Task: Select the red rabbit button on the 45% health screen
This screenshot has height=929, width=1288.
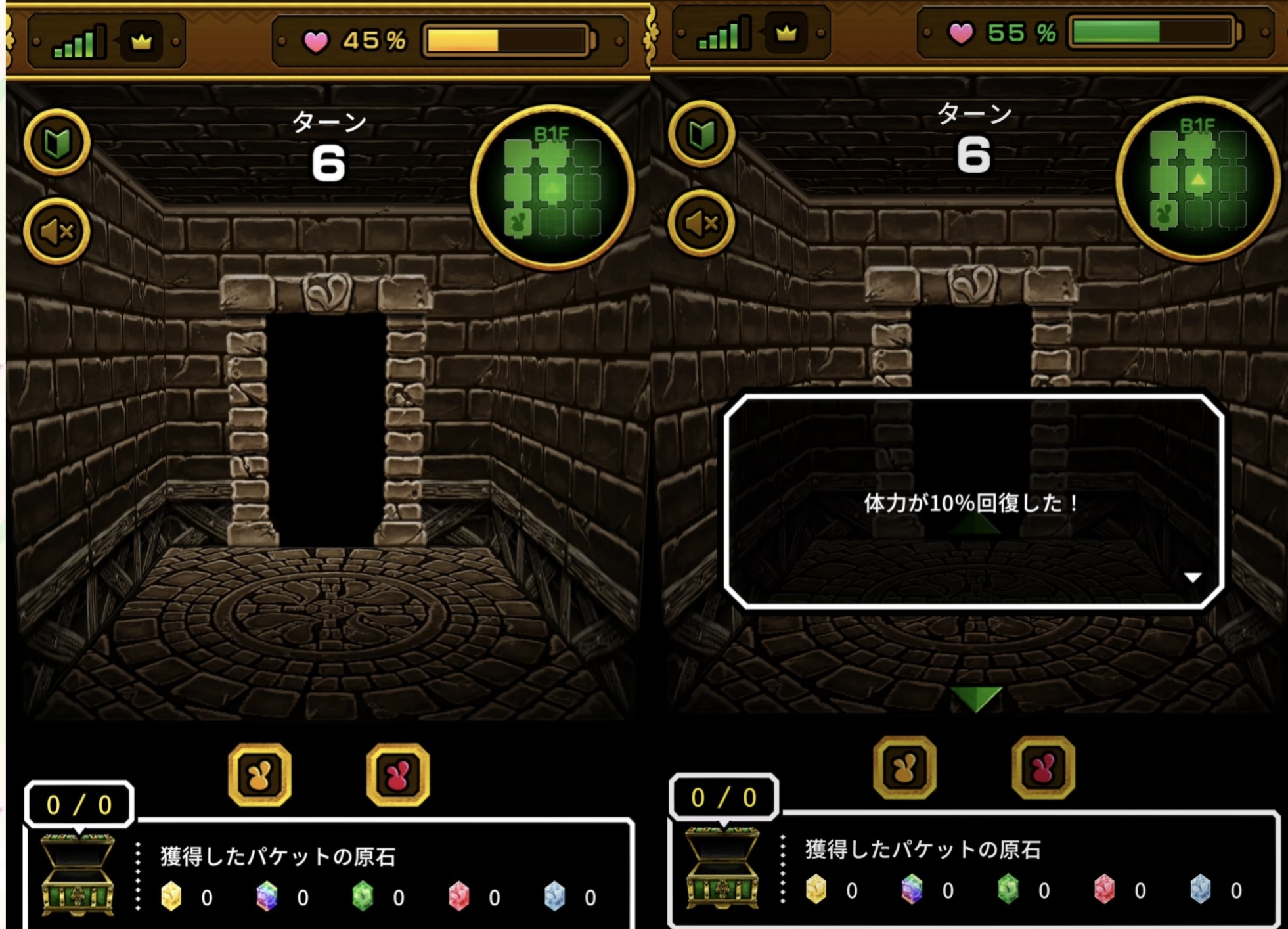Action: coord(397,775)
